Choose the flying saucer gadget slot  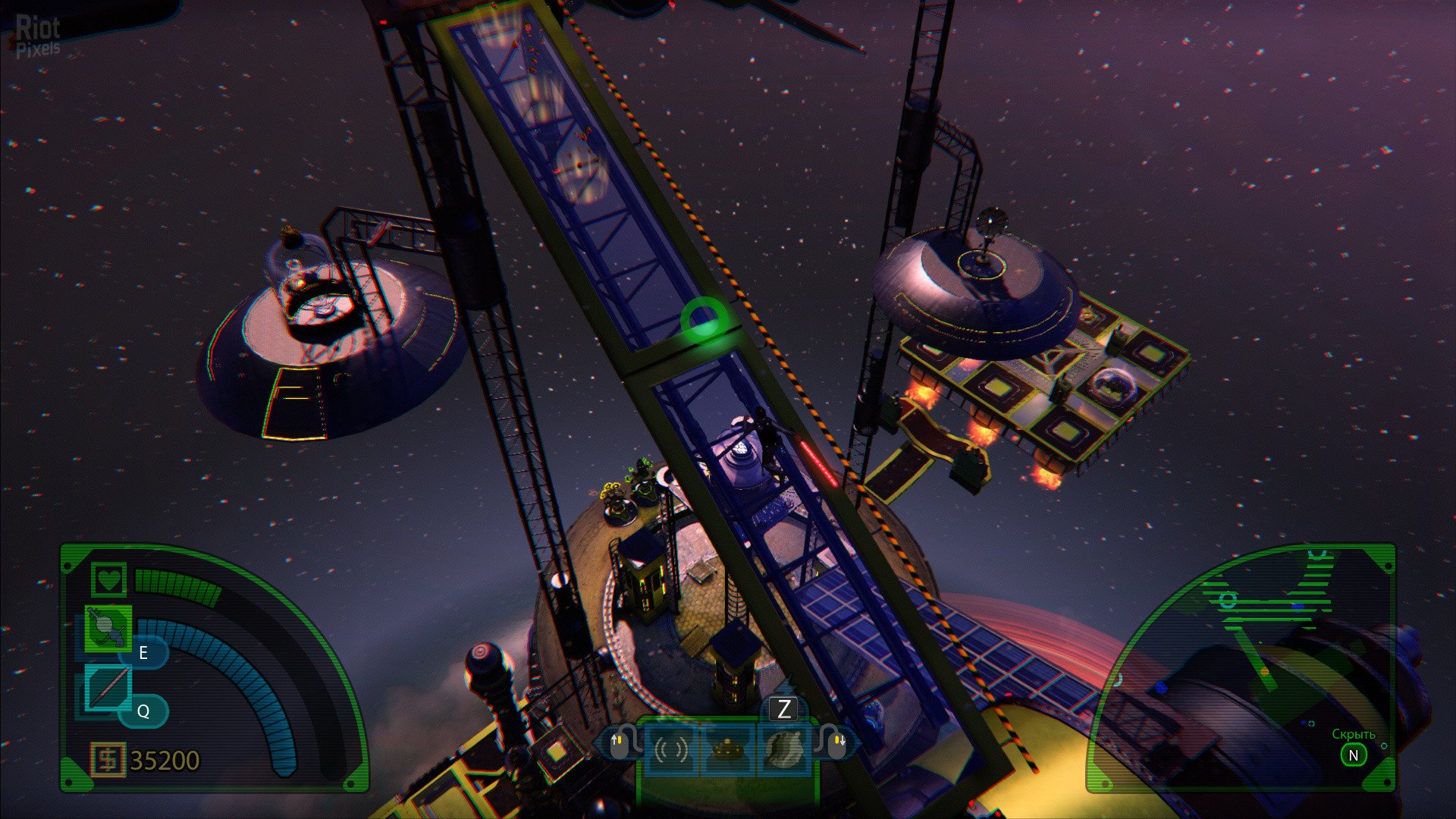[727, 749]
